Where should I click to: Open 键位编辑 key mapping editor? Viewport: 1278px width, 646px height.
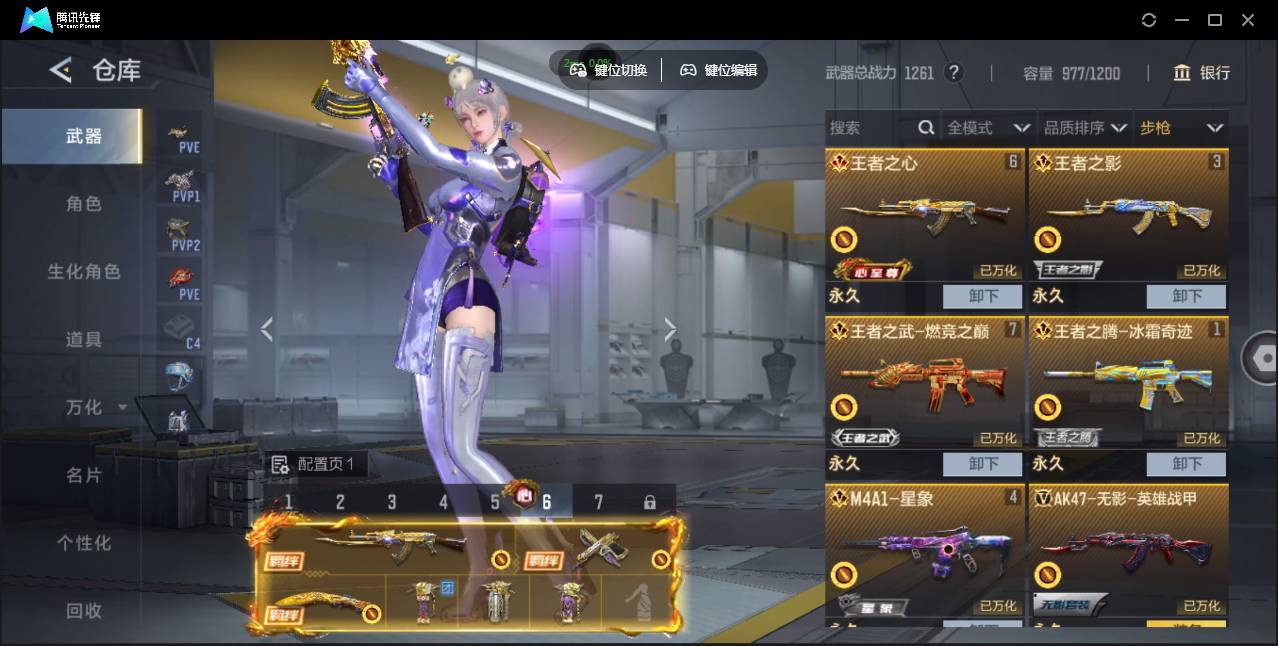coord(719,70)
